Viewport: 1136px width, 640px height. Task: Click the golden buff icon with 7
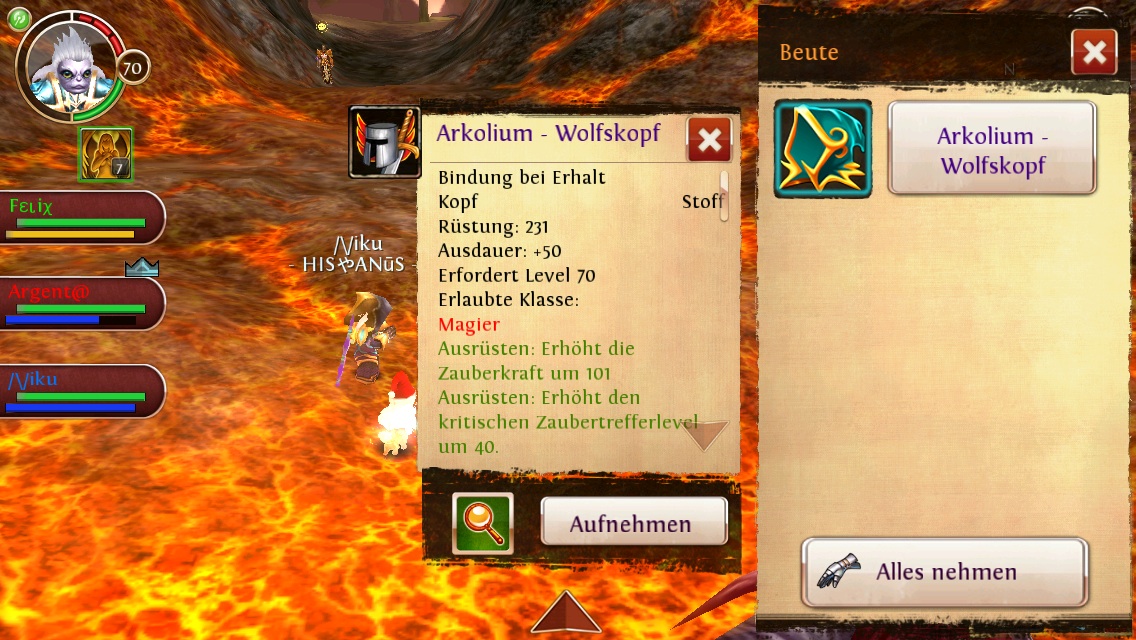105,155
